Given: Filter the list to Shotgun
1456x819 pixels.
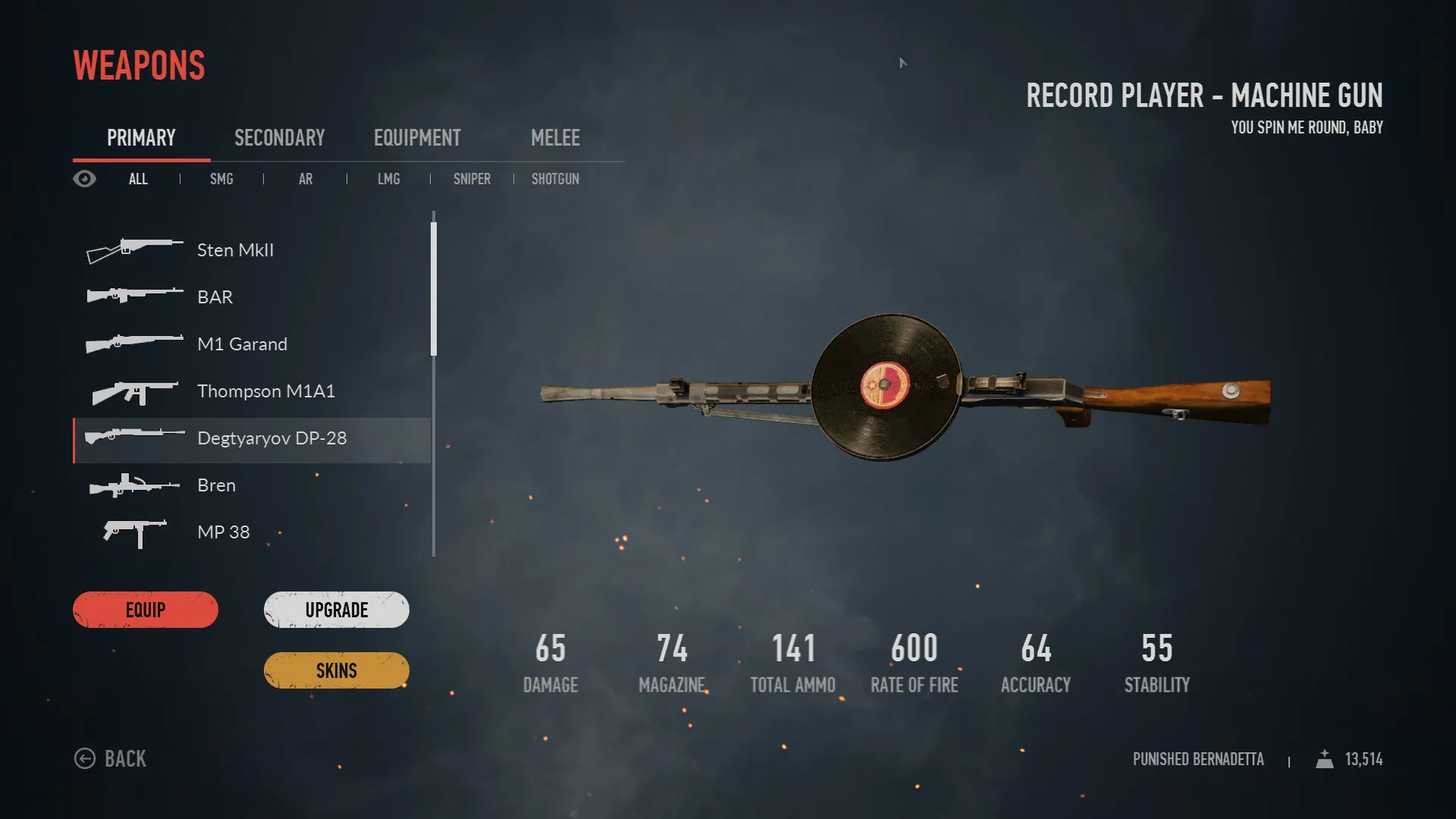Looking at the screenshot, I should tap(555, 179).
